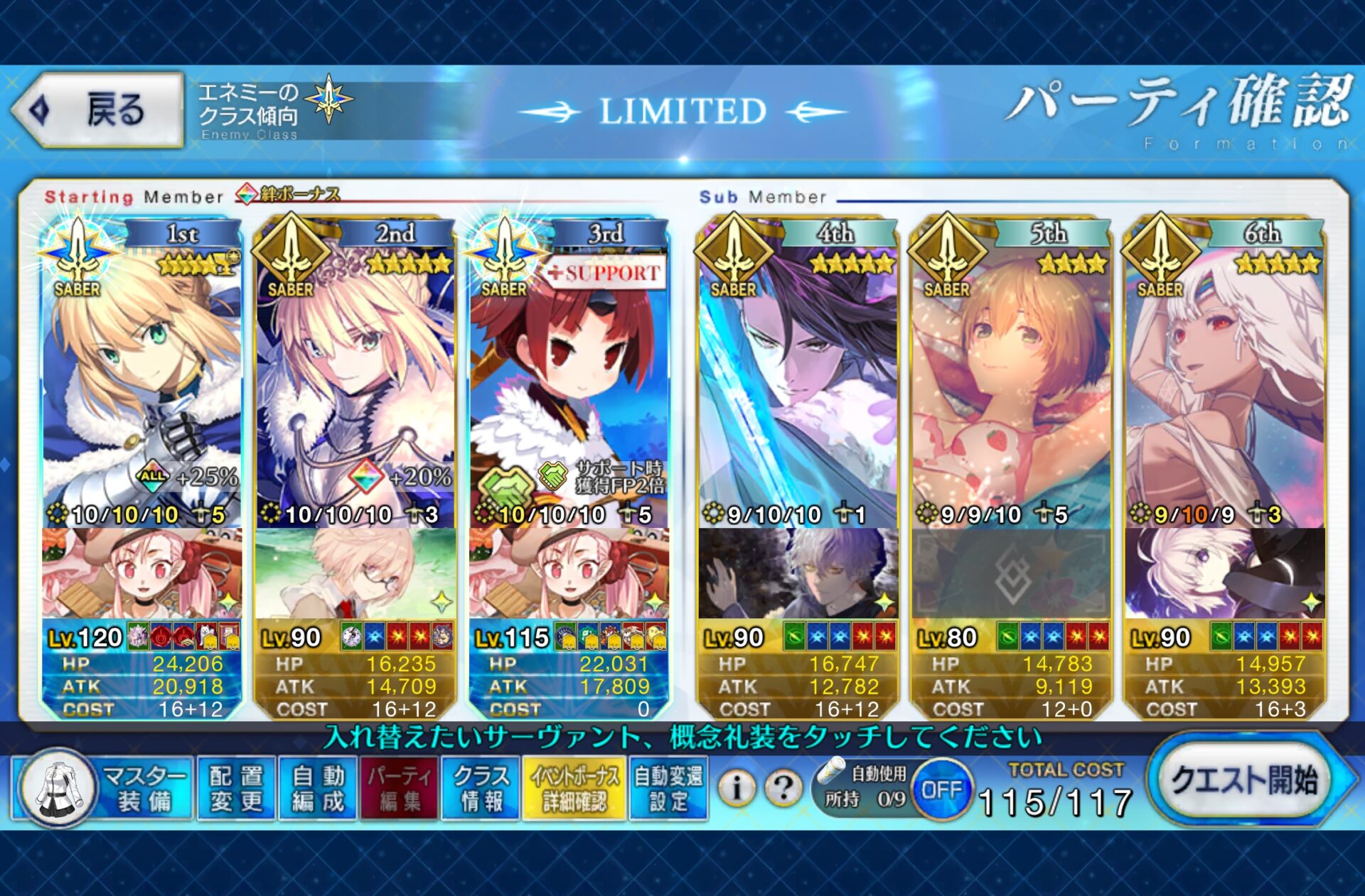Choose the 3rd slot SUPPORT servant card
1365x896 pixels.
point(569,384)
